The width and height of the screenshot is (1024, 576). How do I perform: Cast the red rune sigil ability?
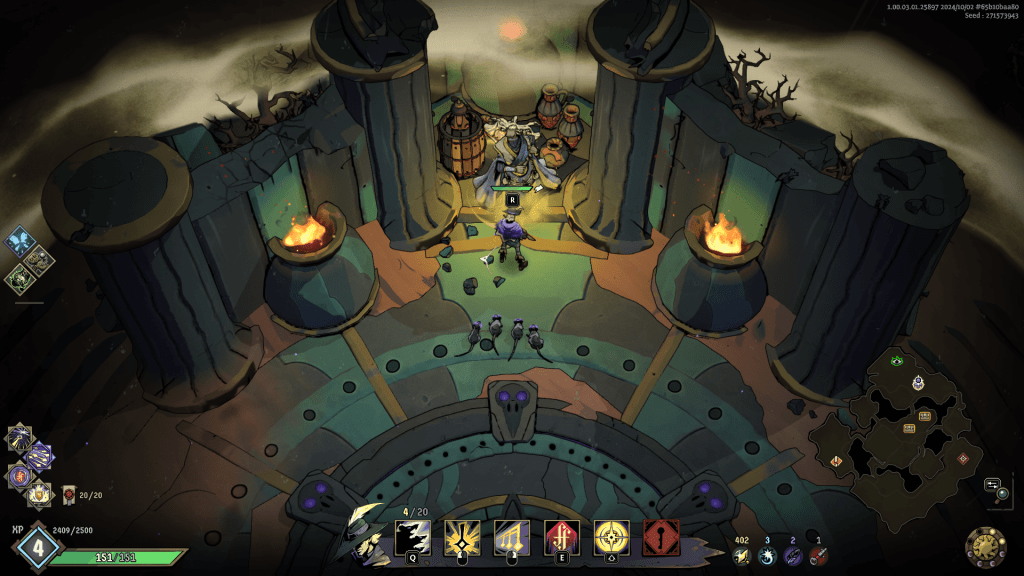pos(561,537)
